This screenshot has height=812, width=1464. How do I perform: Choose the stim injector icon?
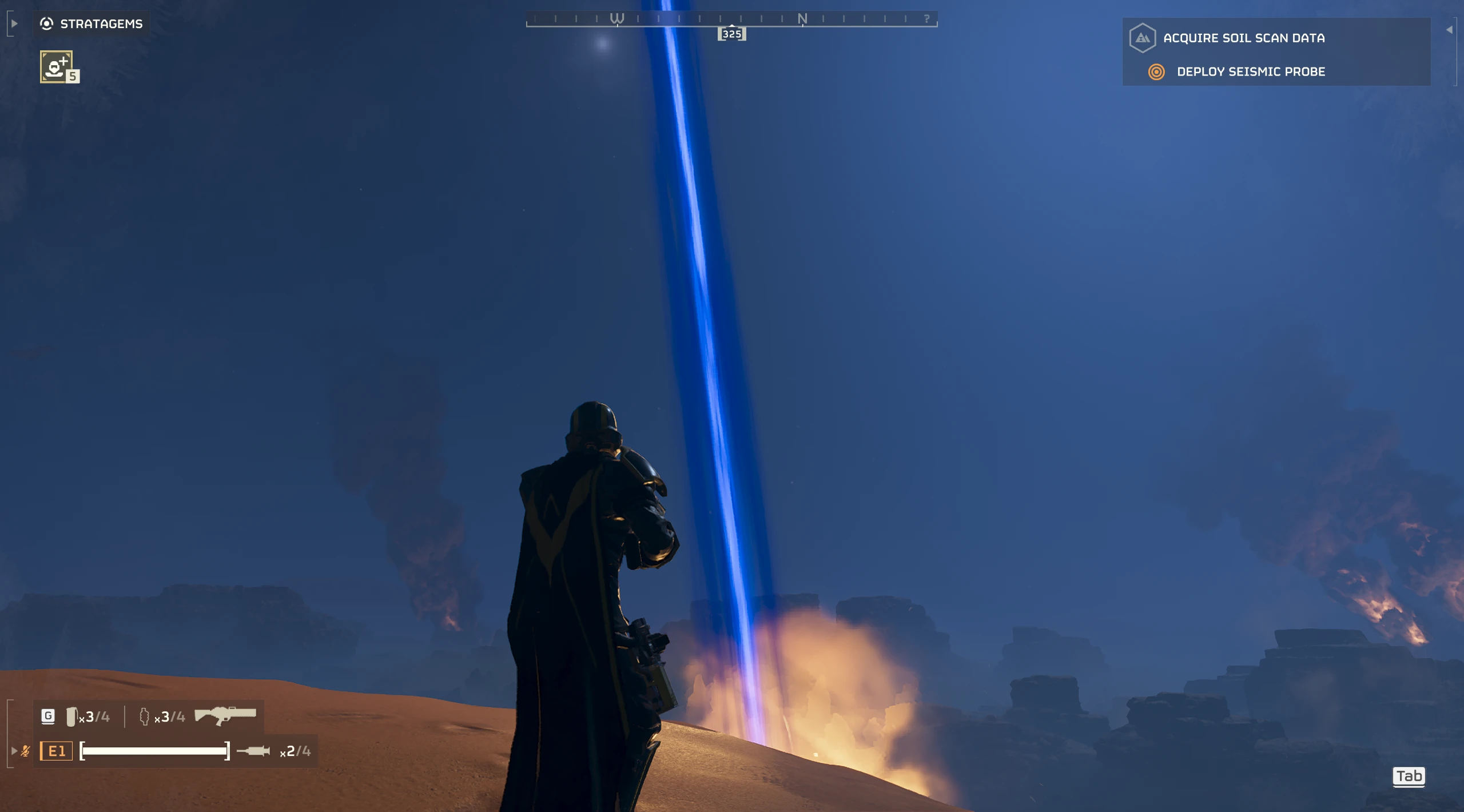(253, 751)
